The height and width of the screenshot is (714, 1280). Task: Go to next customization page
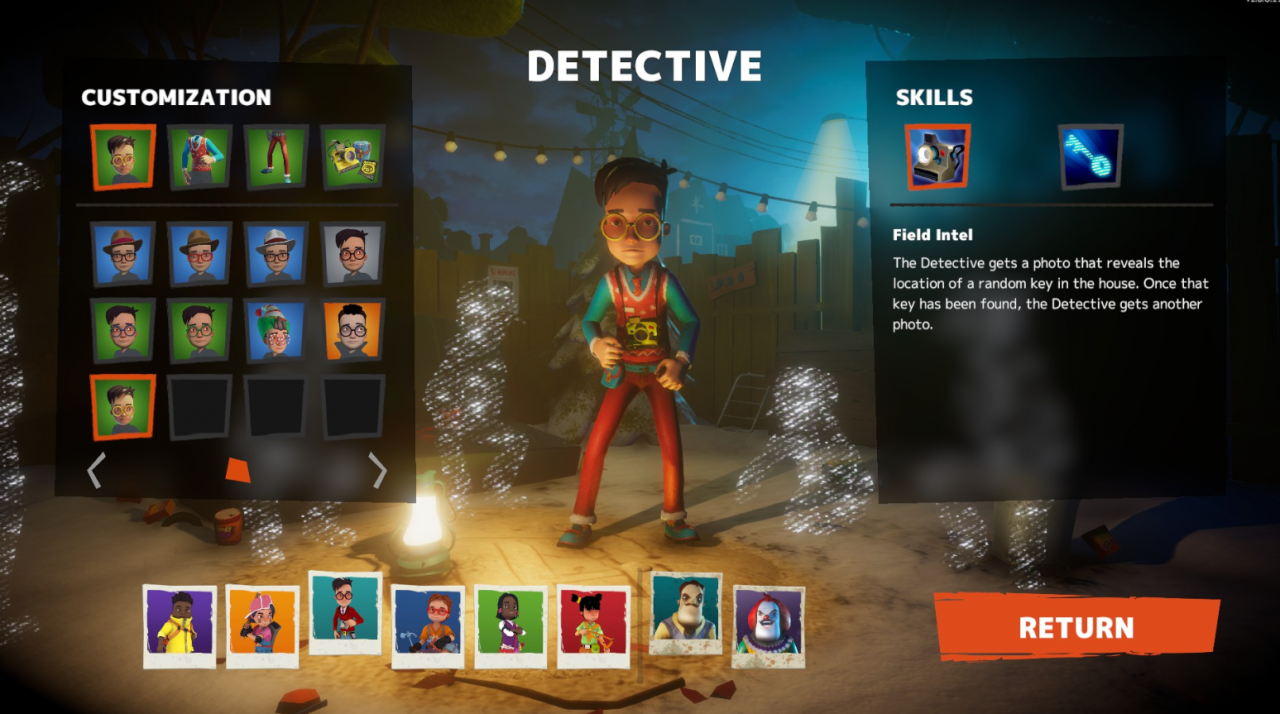pos(378,470)
